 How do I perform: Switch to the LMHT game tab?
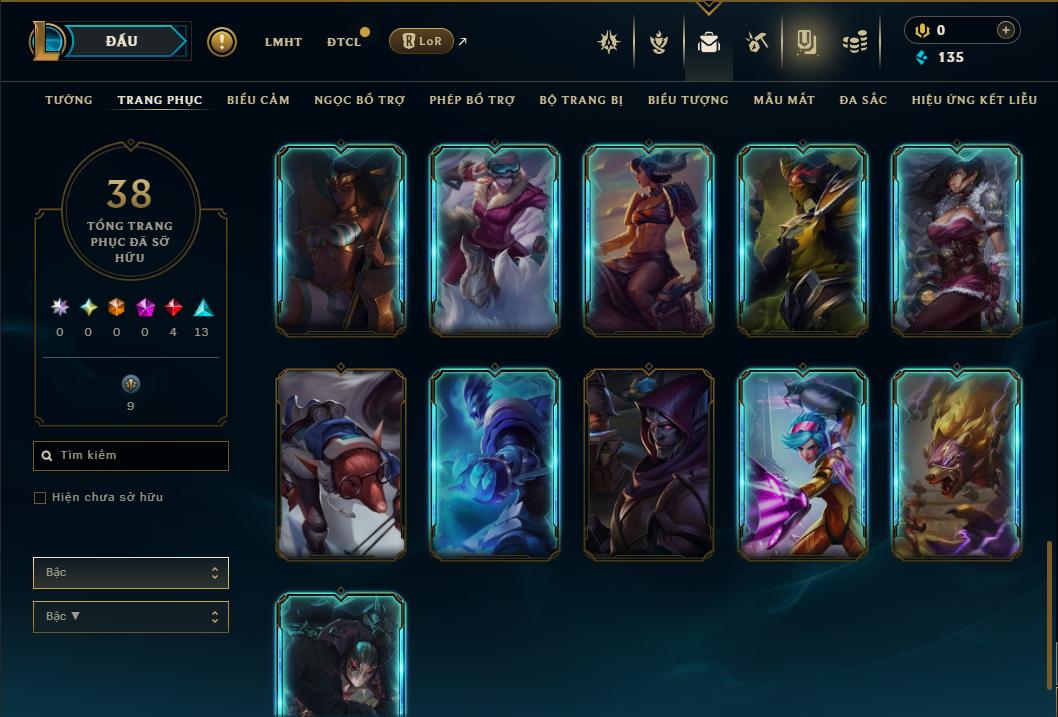tap(283, 42)
